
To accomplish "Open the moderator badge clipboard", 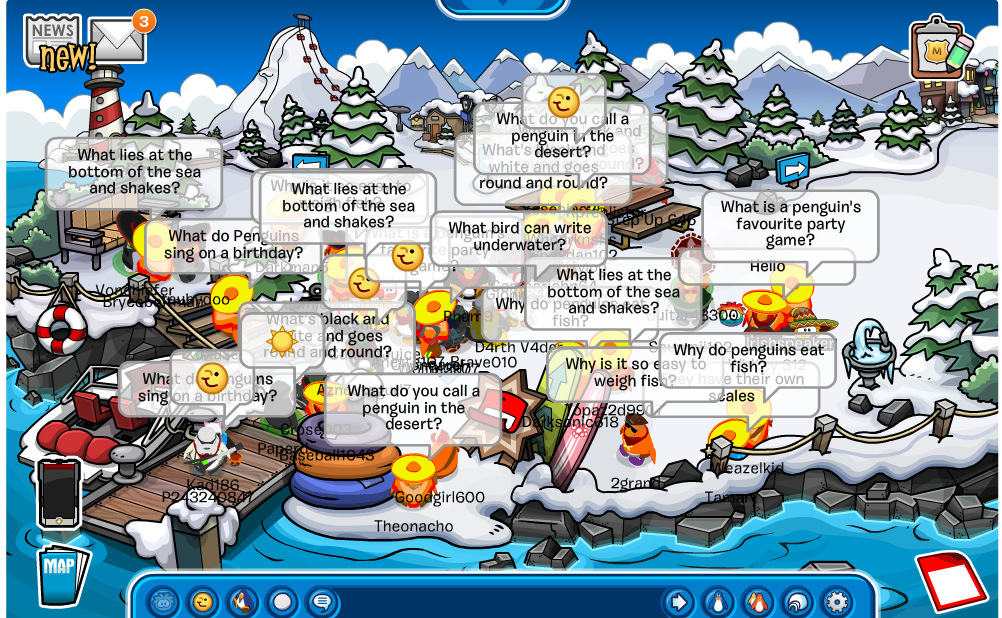I will (939, 48).
